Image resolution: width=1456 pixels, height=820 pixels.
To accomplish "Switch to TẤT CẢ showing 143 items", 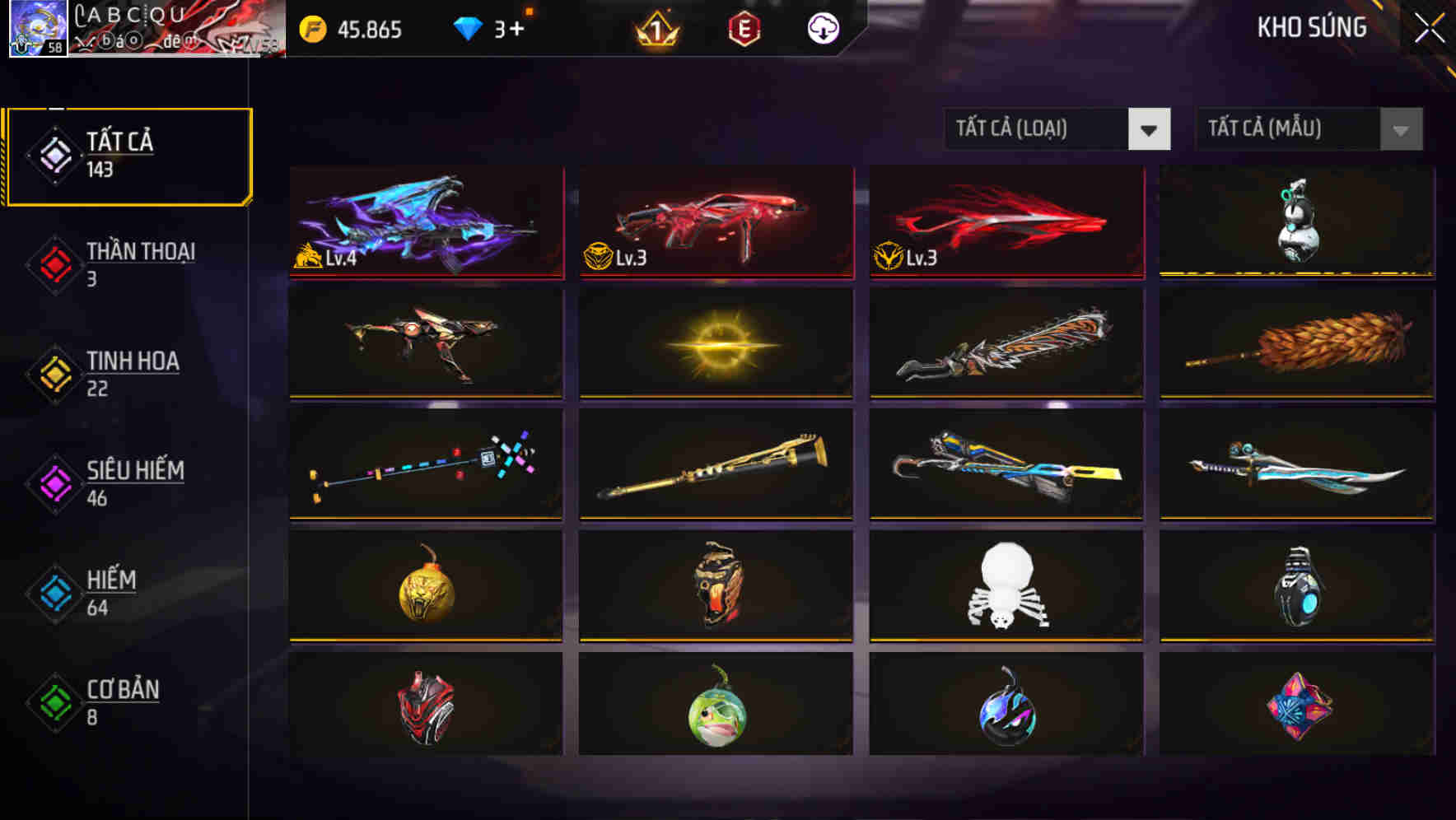I will [128, 154].
